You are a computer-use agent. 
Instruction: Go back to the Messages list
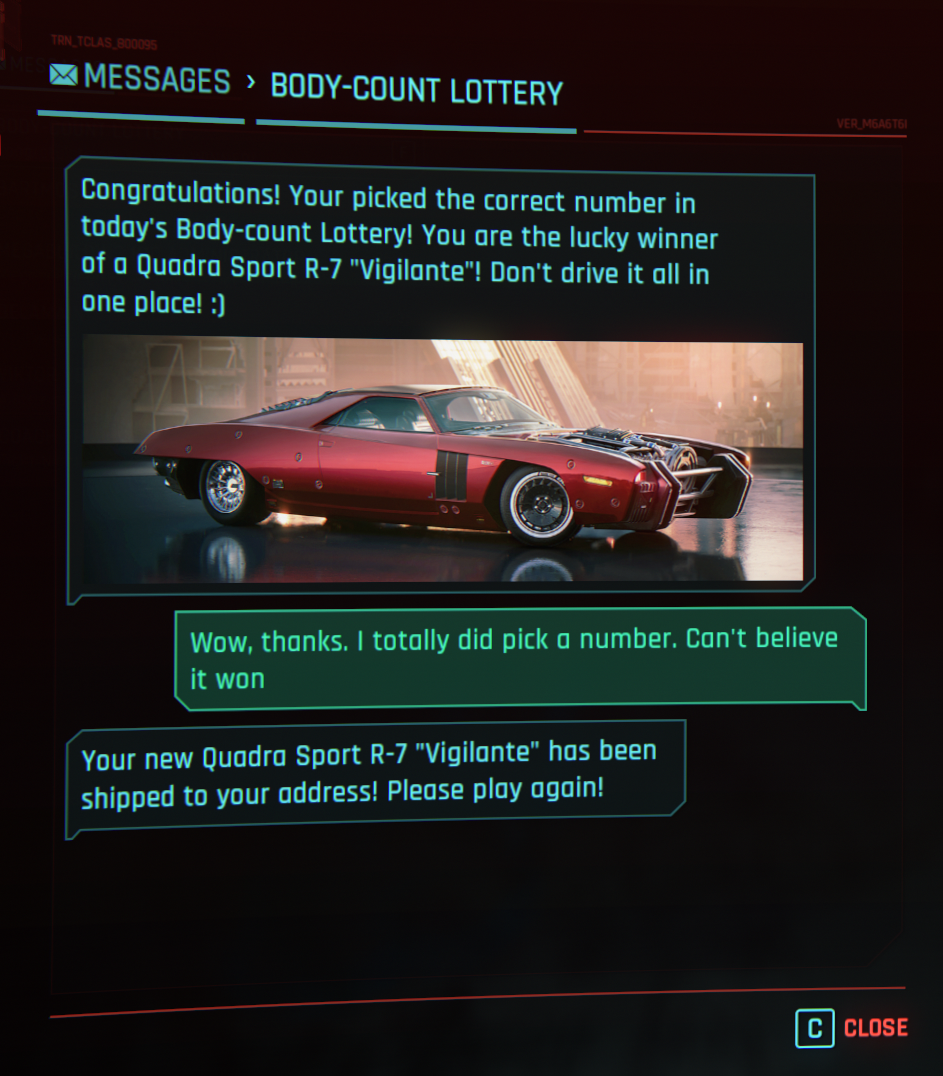(140, 79)
